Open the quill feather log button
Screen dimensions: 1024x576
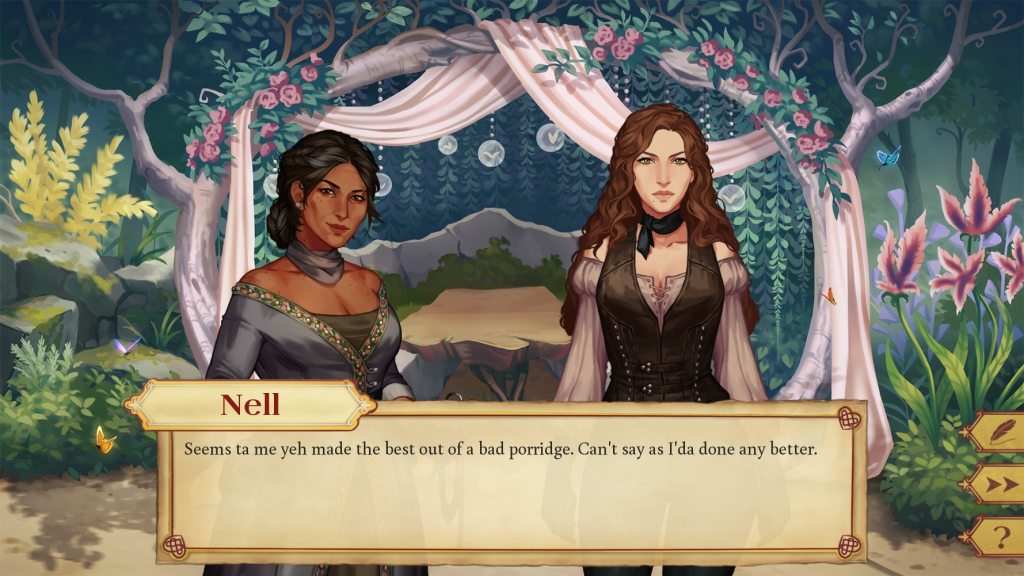(x=997, y=432)
